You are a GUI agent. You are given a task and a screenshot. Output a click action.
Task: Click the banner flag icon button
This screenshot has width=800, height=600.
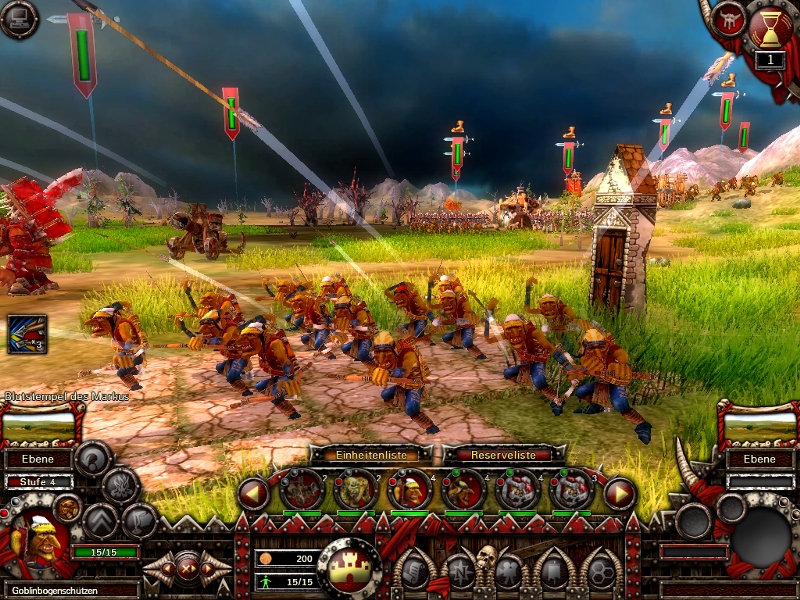tap(553, 572)
